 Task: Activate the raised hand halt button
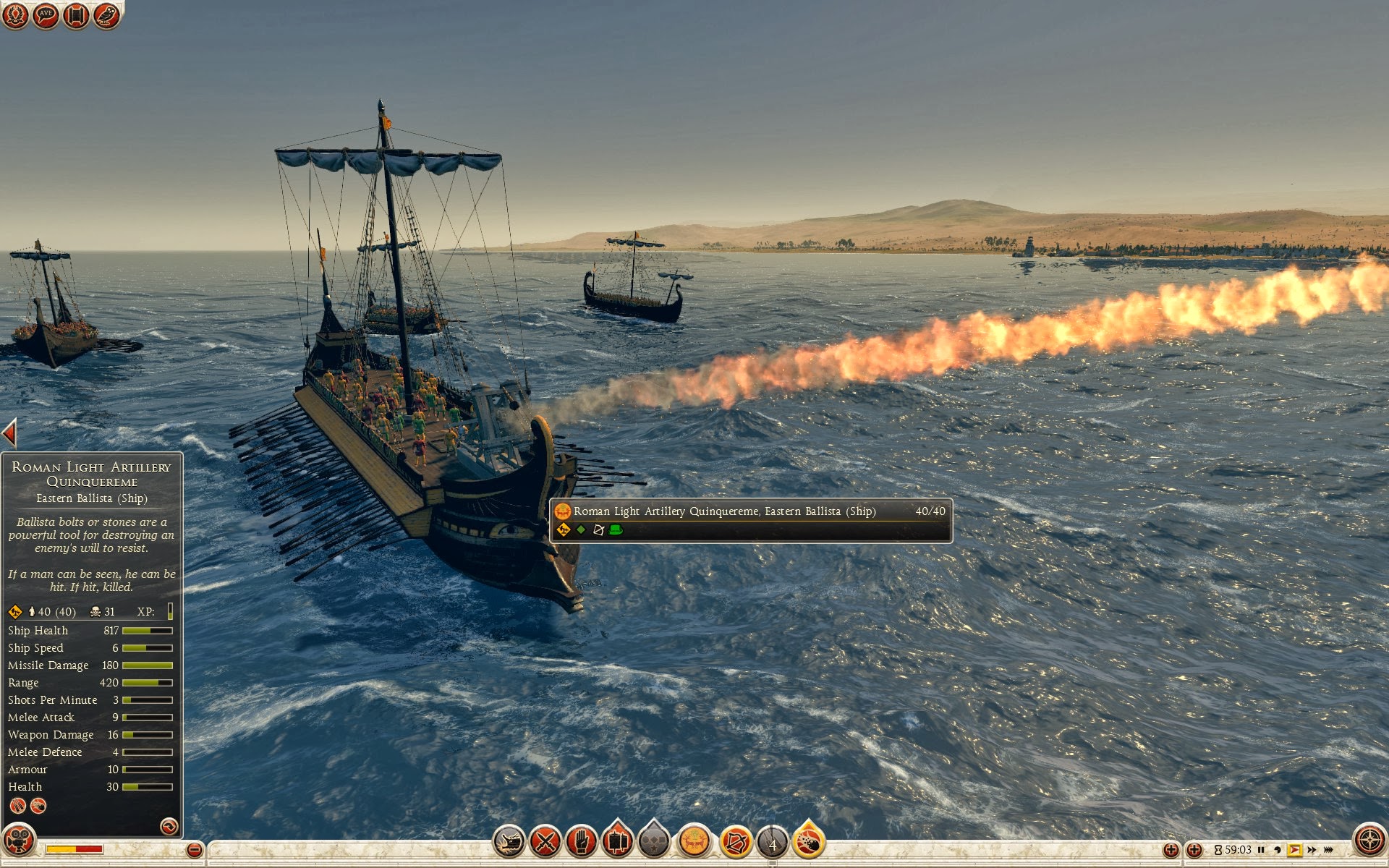tap(582, 842)
